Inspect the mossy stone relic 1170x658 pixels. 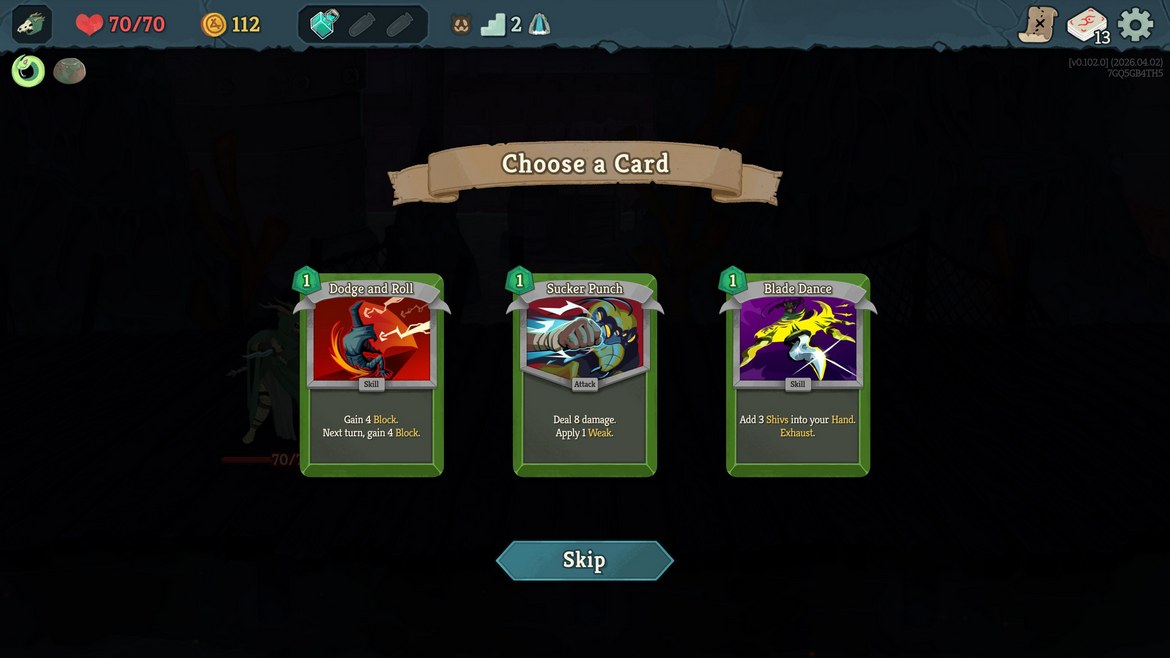[x=69, y=70]
